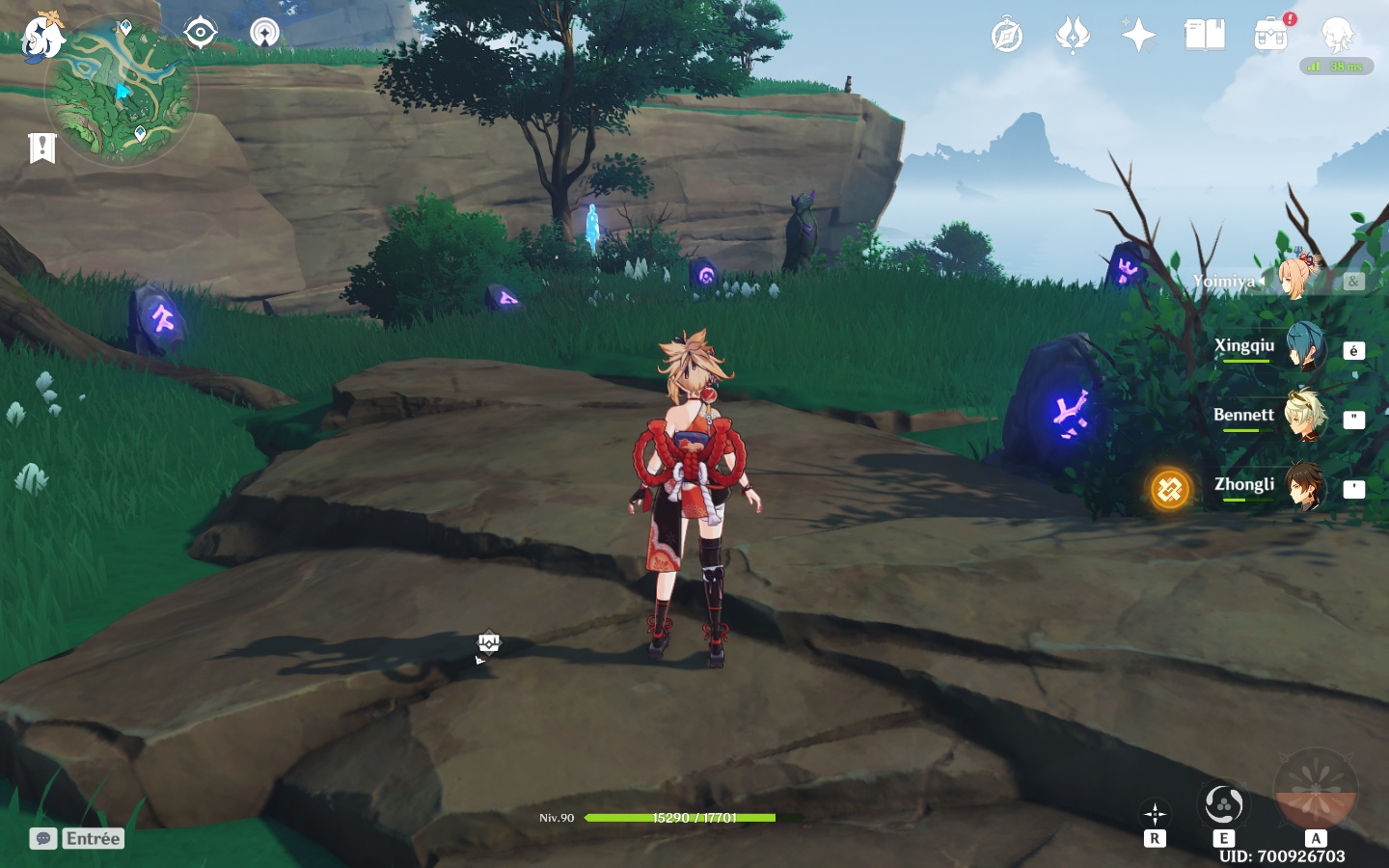Open the chat box labeled Entrée
Screen dimensions: 1389x868
tap(77, 838)
